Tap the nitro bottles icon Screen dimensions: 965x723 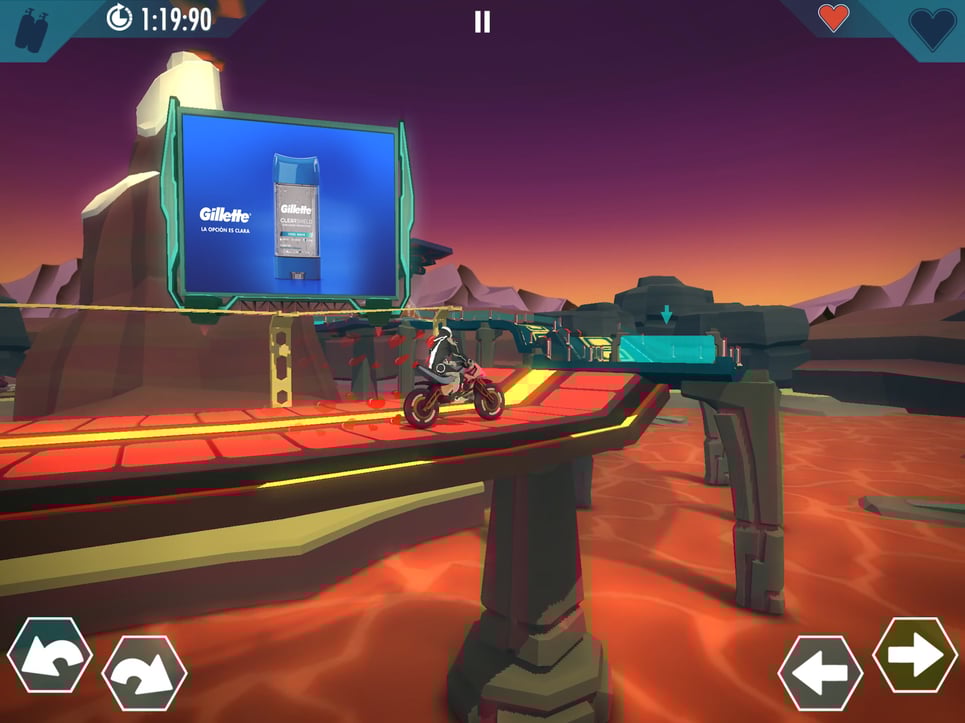[x=30, y=27]
